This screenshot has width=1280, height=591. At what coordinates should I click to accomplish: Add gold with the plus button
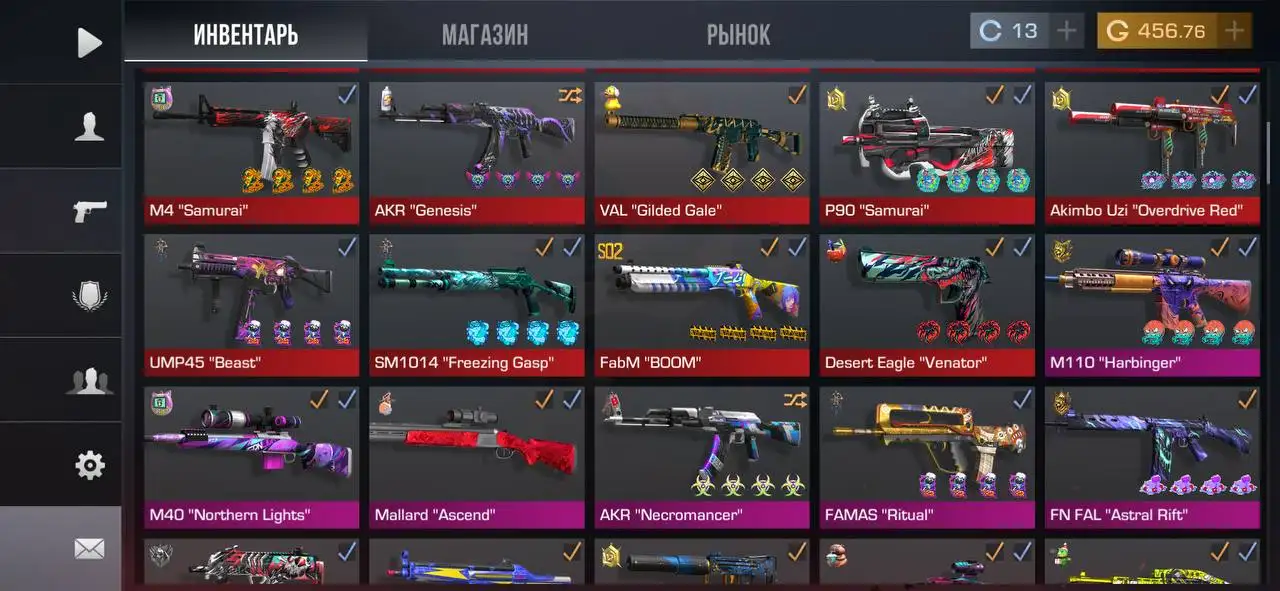point(1235,31)
